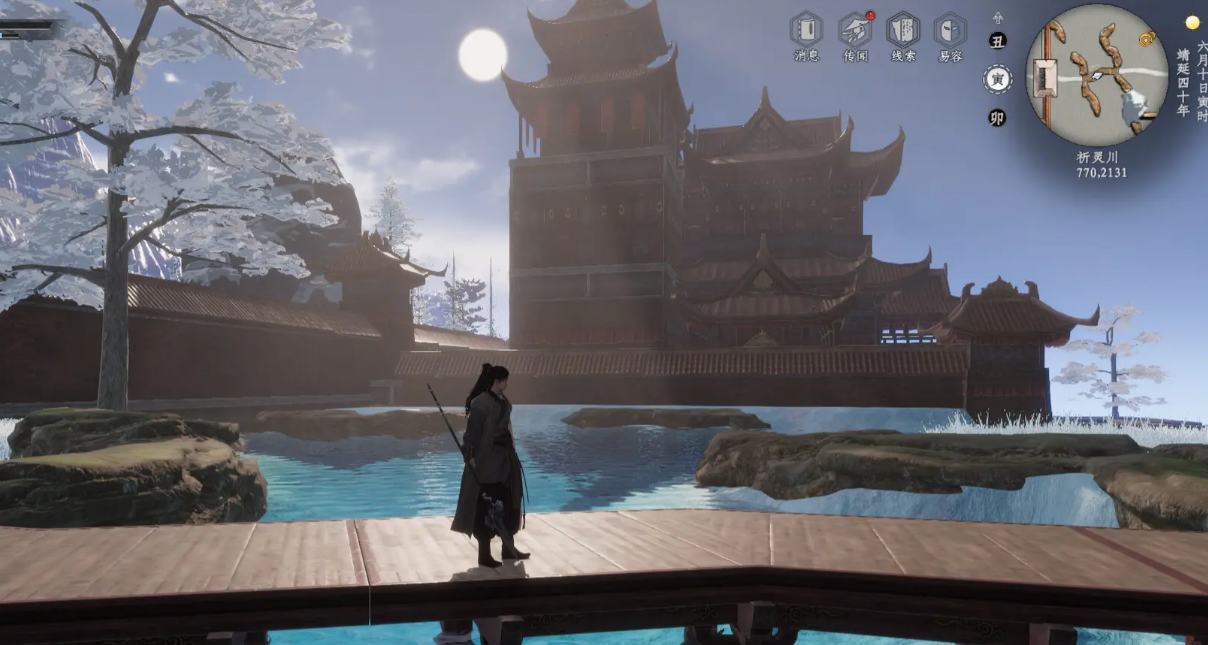Open the 线索 (Clues) journal
The height and width of the screenshot is (645, 1208).
point(902,30)
